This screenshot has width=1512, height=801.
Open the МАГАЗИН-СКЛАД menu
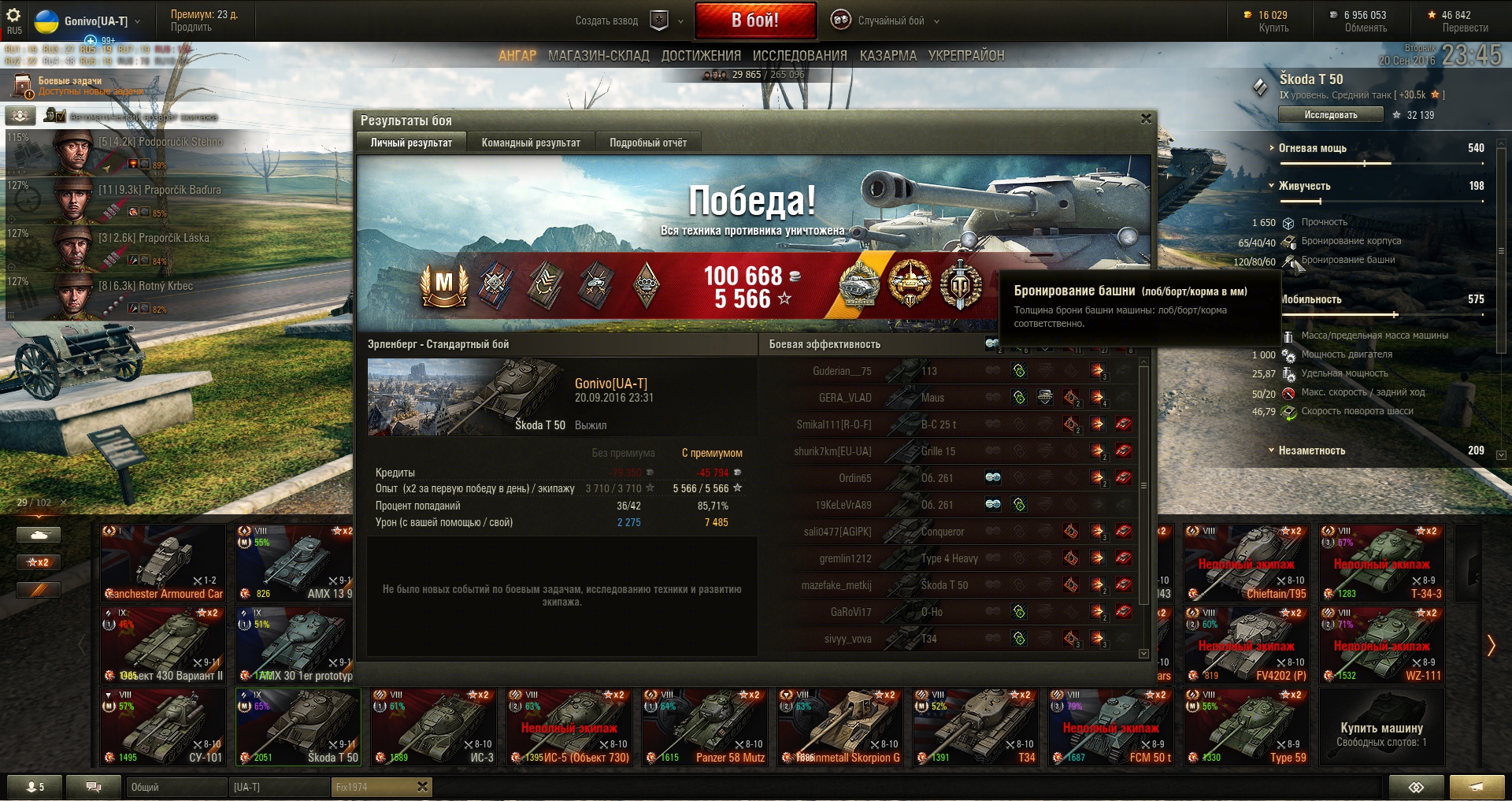(598, 56)
